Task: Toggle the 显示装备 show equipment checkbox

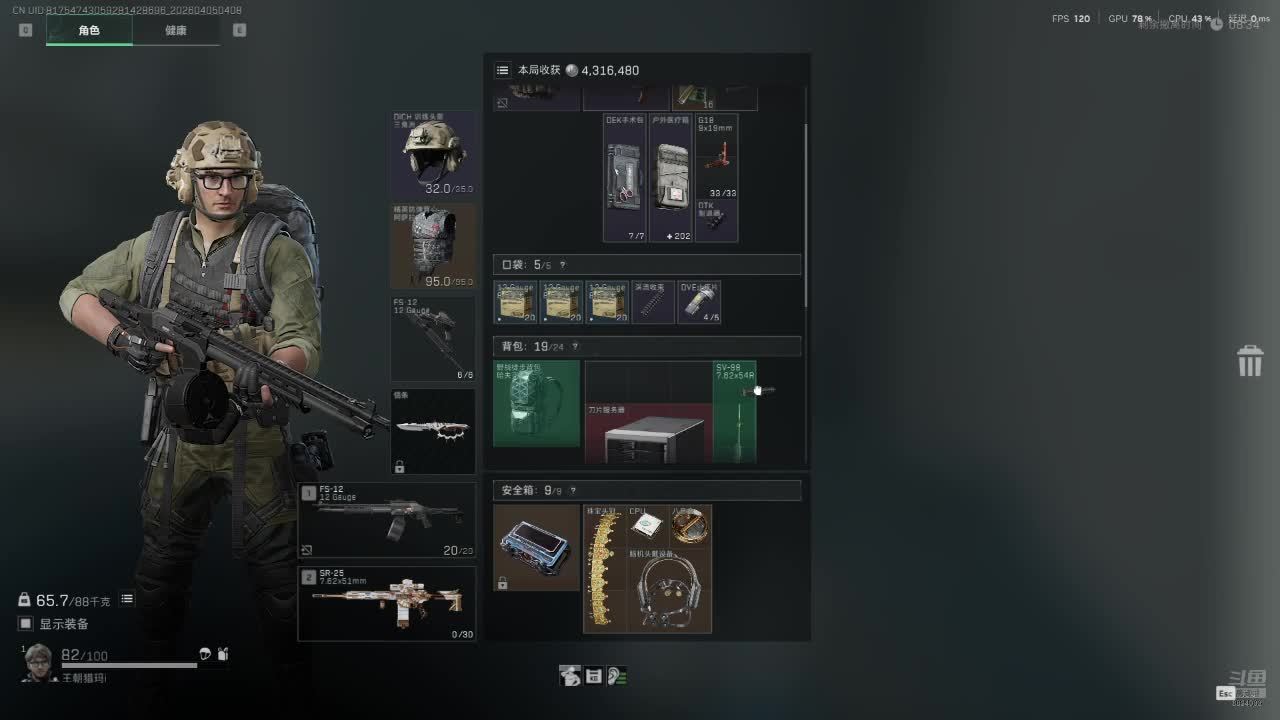Action: click(x=26, y=624)
